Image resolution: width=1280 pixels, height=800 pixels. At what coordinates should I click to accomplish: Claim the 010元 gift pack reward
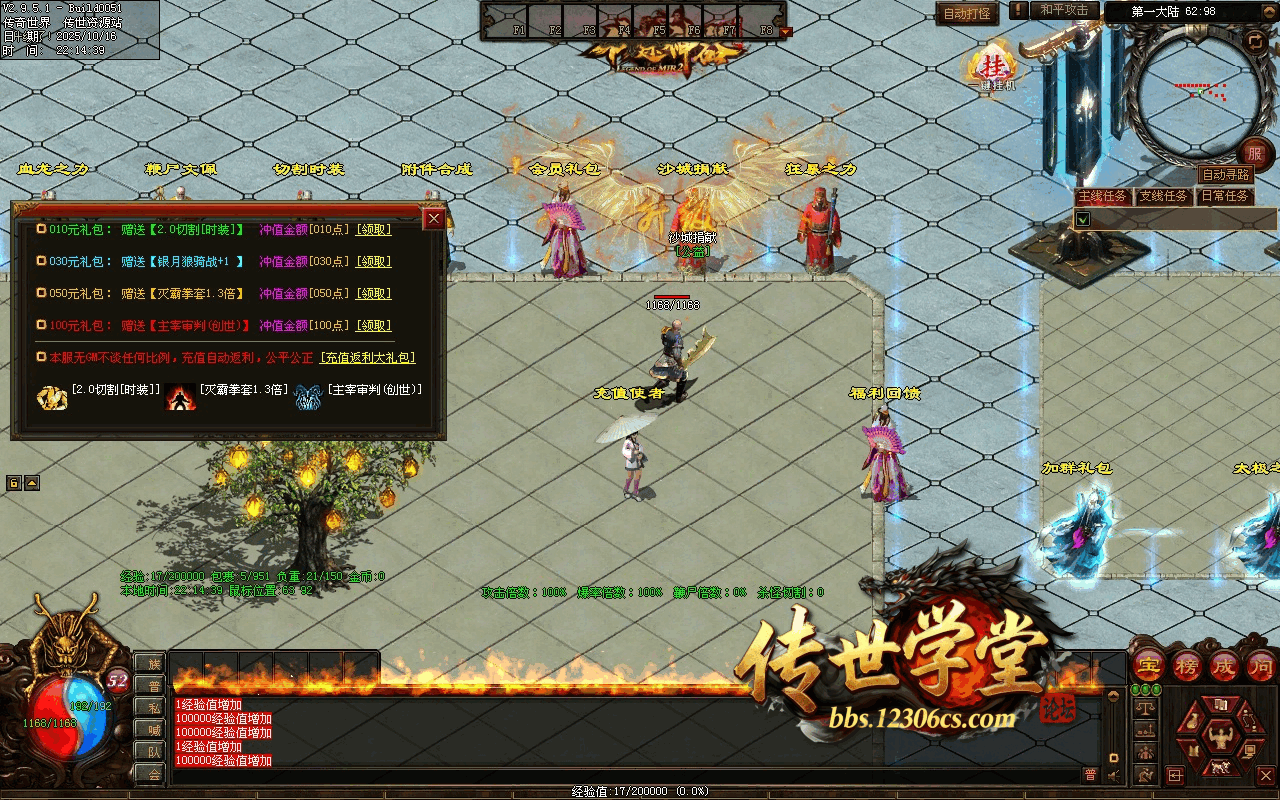point(374,230)
